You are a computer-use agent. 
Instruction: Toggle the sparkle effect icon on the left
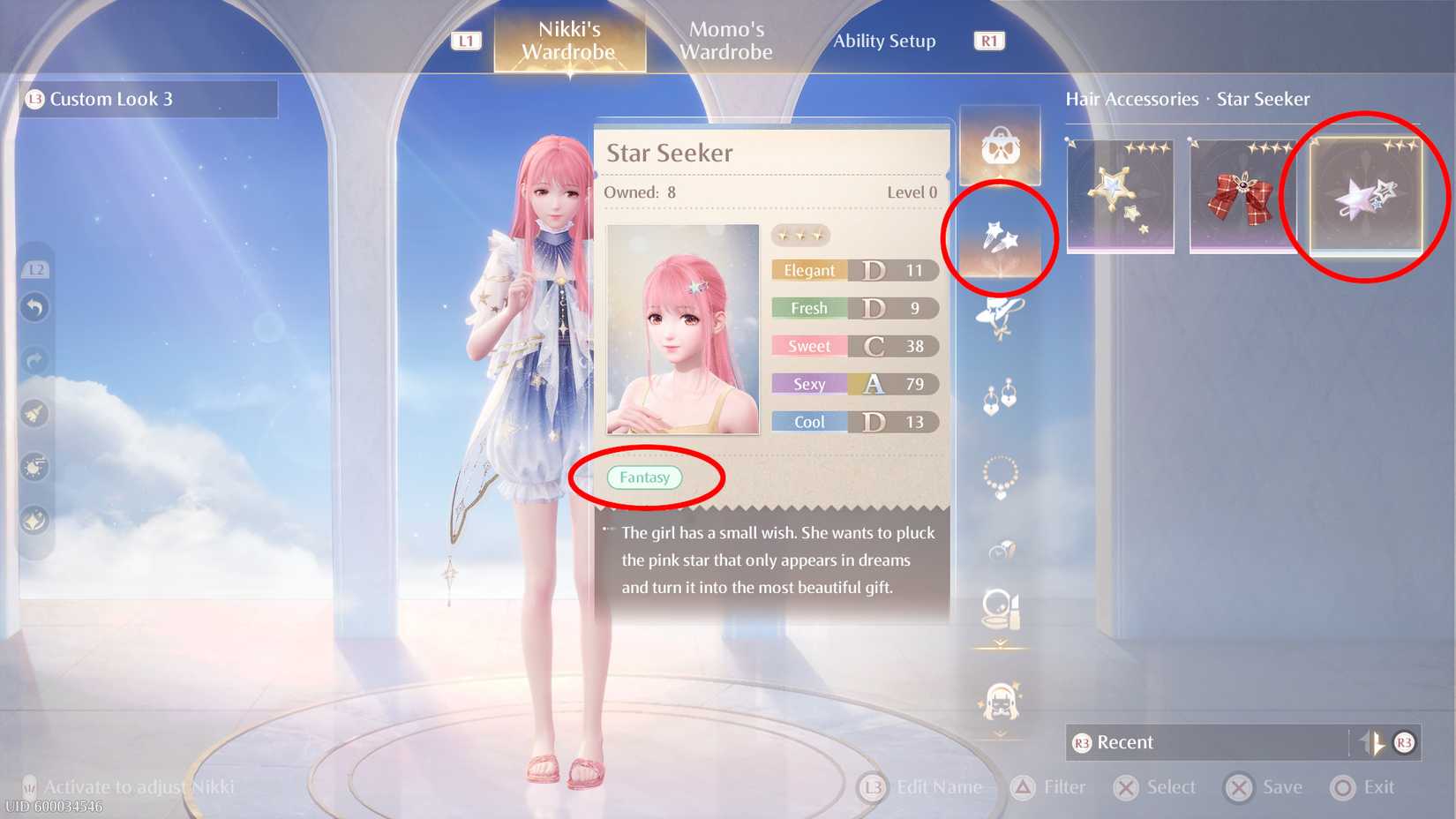(x=34, y=415)
